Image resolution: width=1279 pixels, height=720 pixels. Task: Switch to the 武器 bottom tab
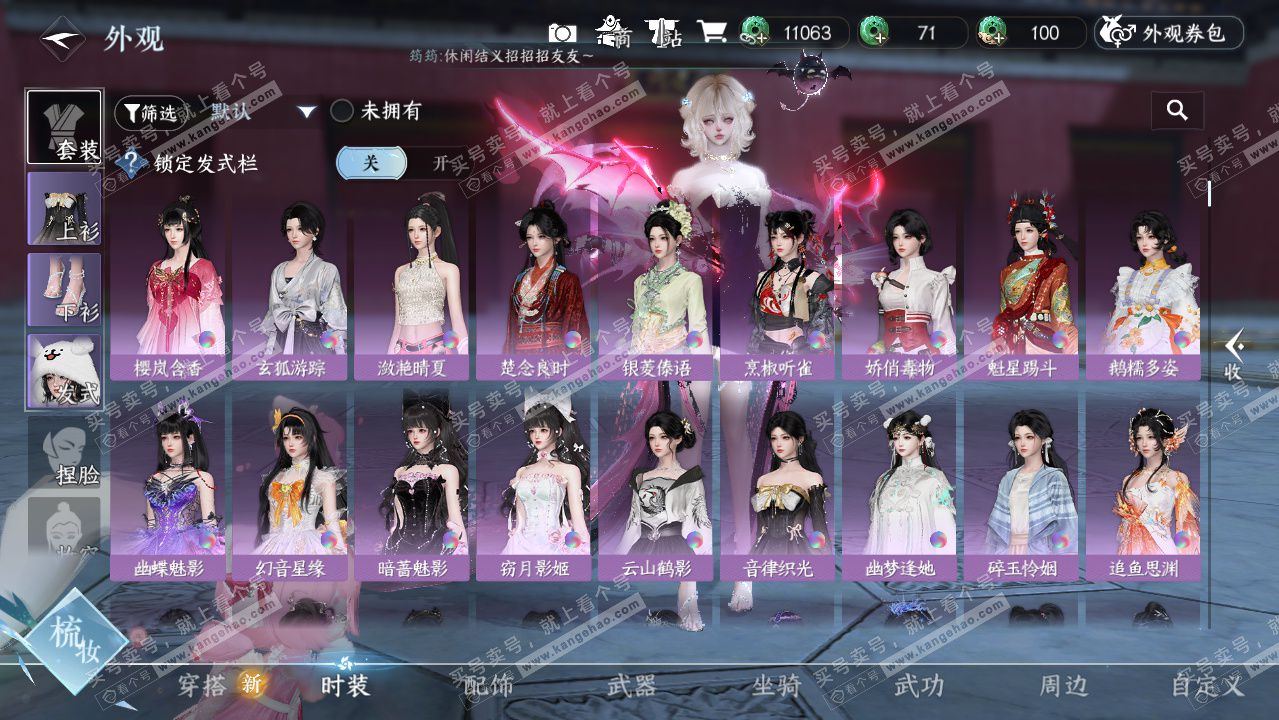(x=632, y=685)
